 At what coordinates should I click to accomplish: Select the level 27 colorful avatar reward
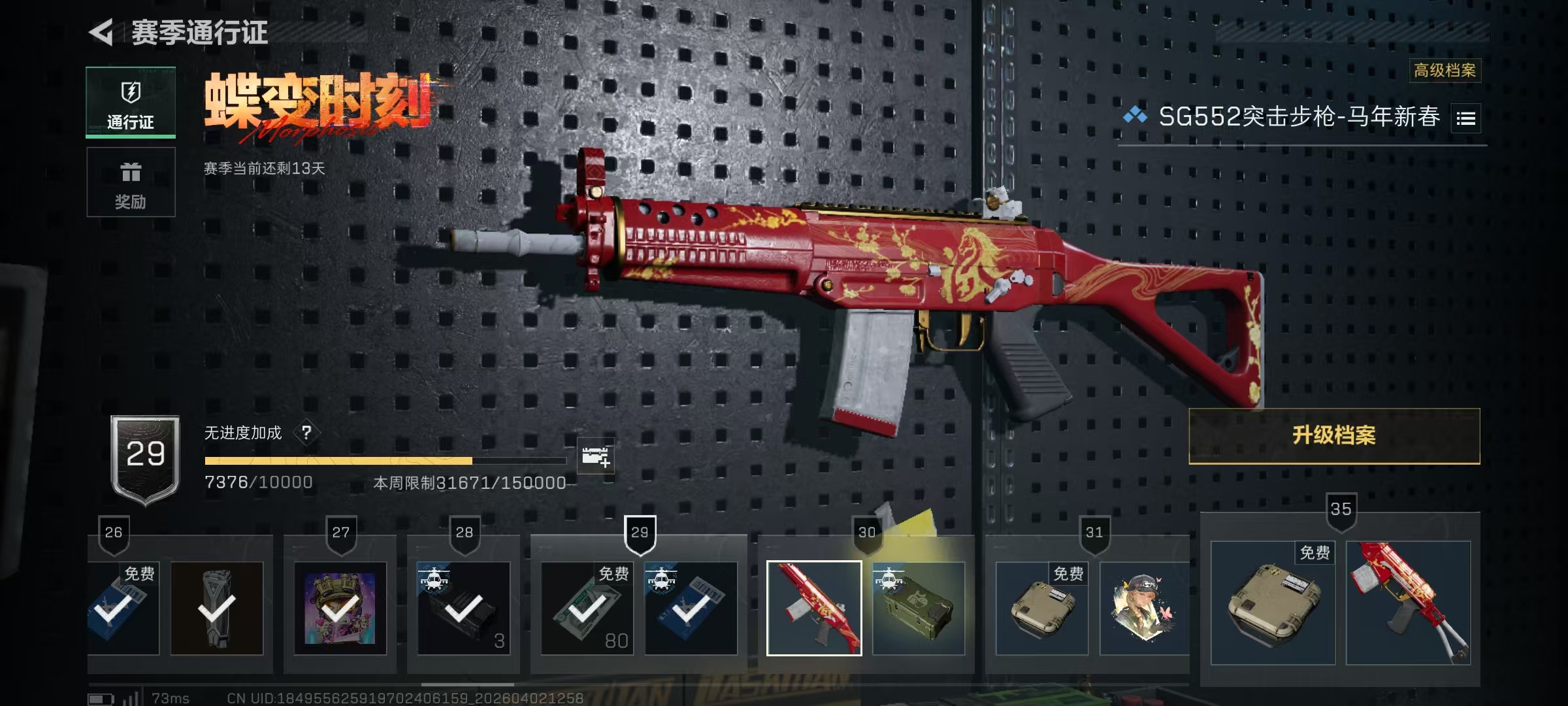point(340,609)
